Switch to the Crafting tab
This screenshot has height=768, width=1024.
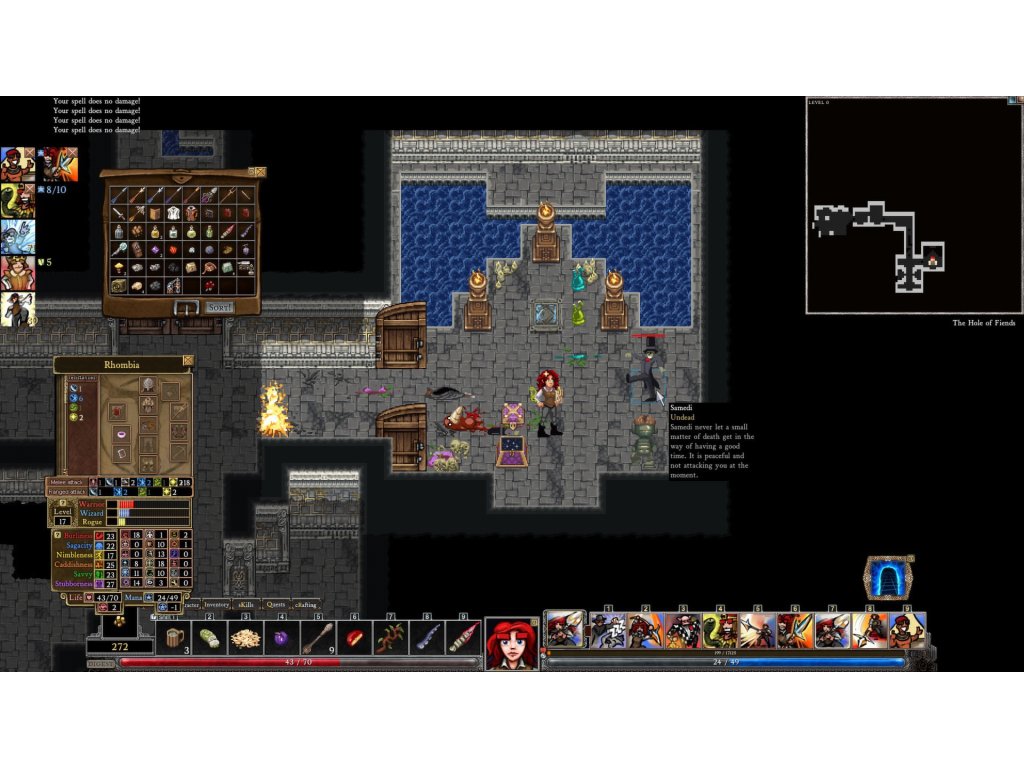[x=305, y=604]
